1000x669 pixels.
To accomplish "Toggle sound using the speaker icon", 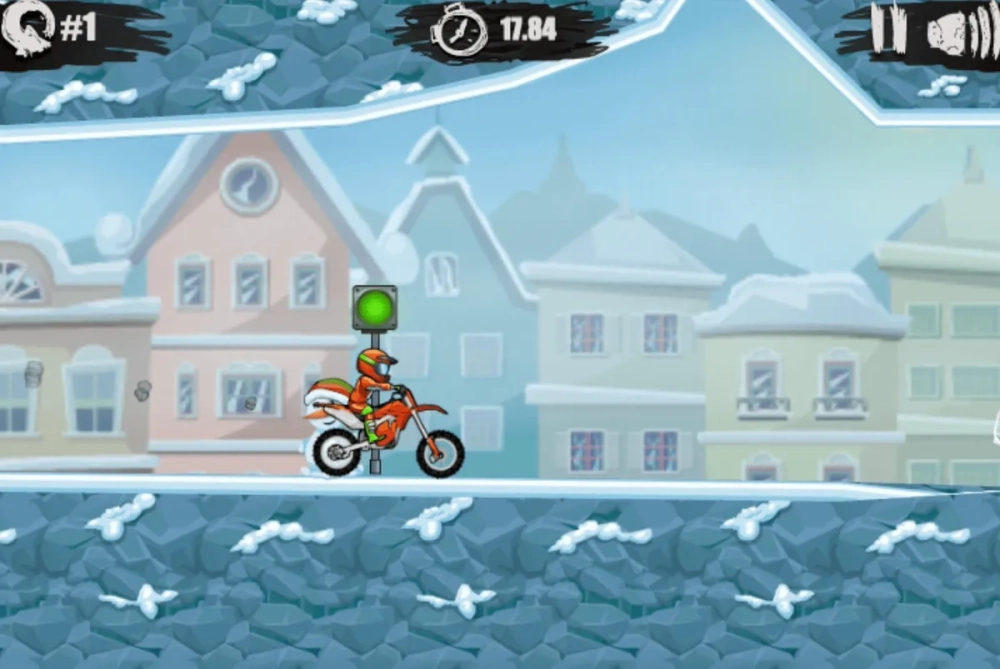I will click(x=958, y=32).
